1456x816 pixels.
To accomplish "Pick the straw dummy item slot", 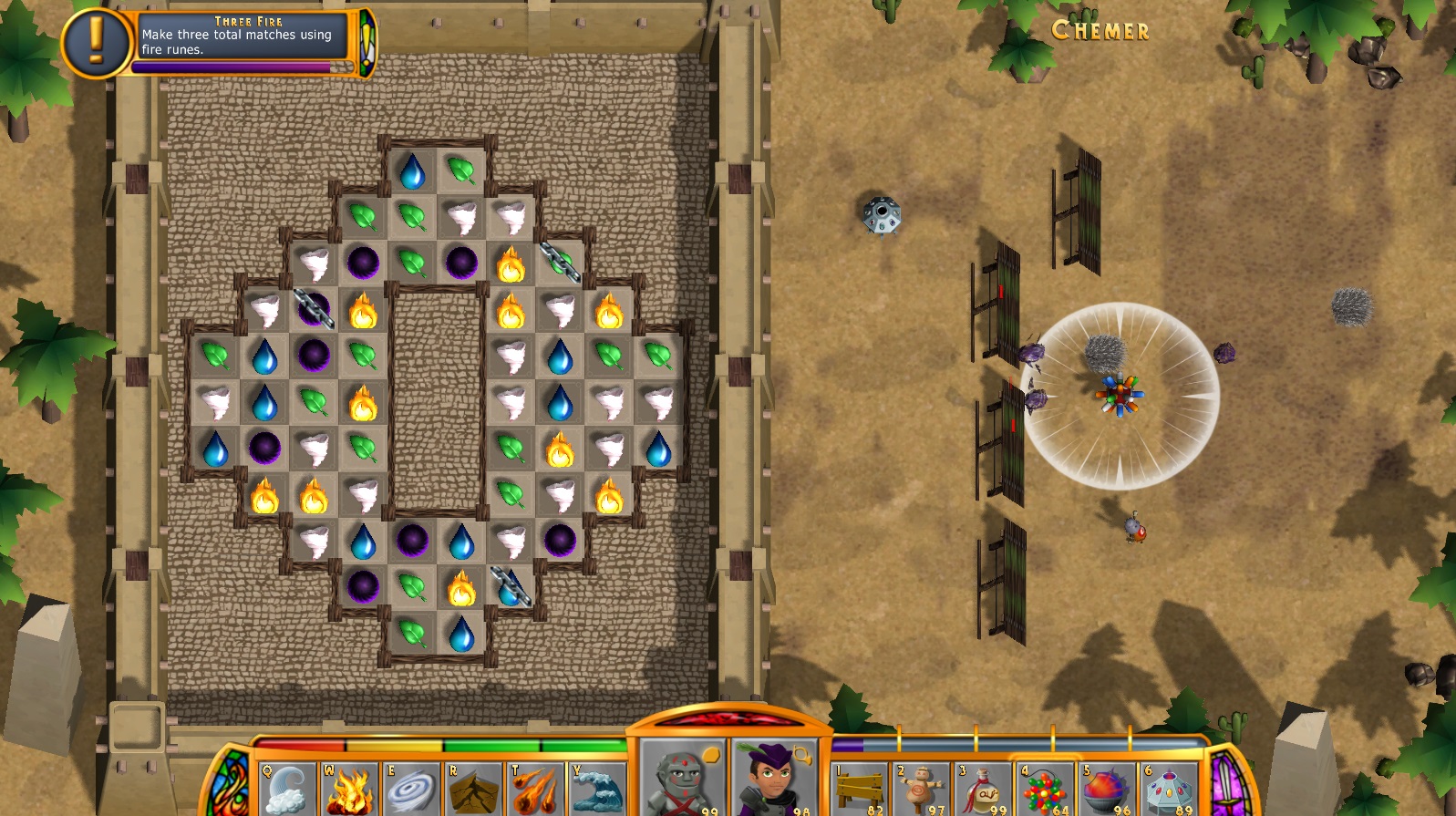I will coord(922,790).
